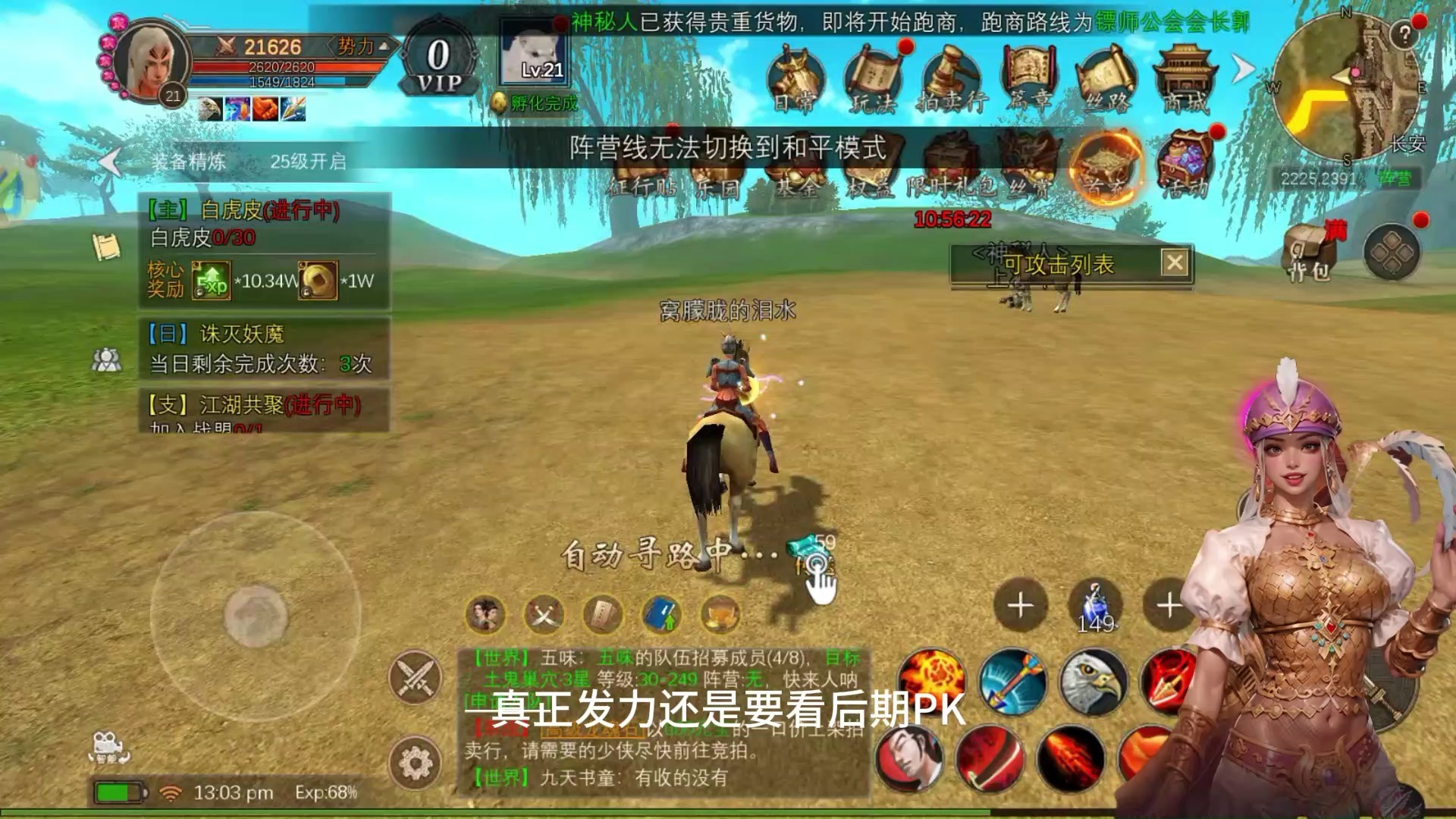Open the gear settings button
The image size is (1456, 819).
[x=416, y=762]
